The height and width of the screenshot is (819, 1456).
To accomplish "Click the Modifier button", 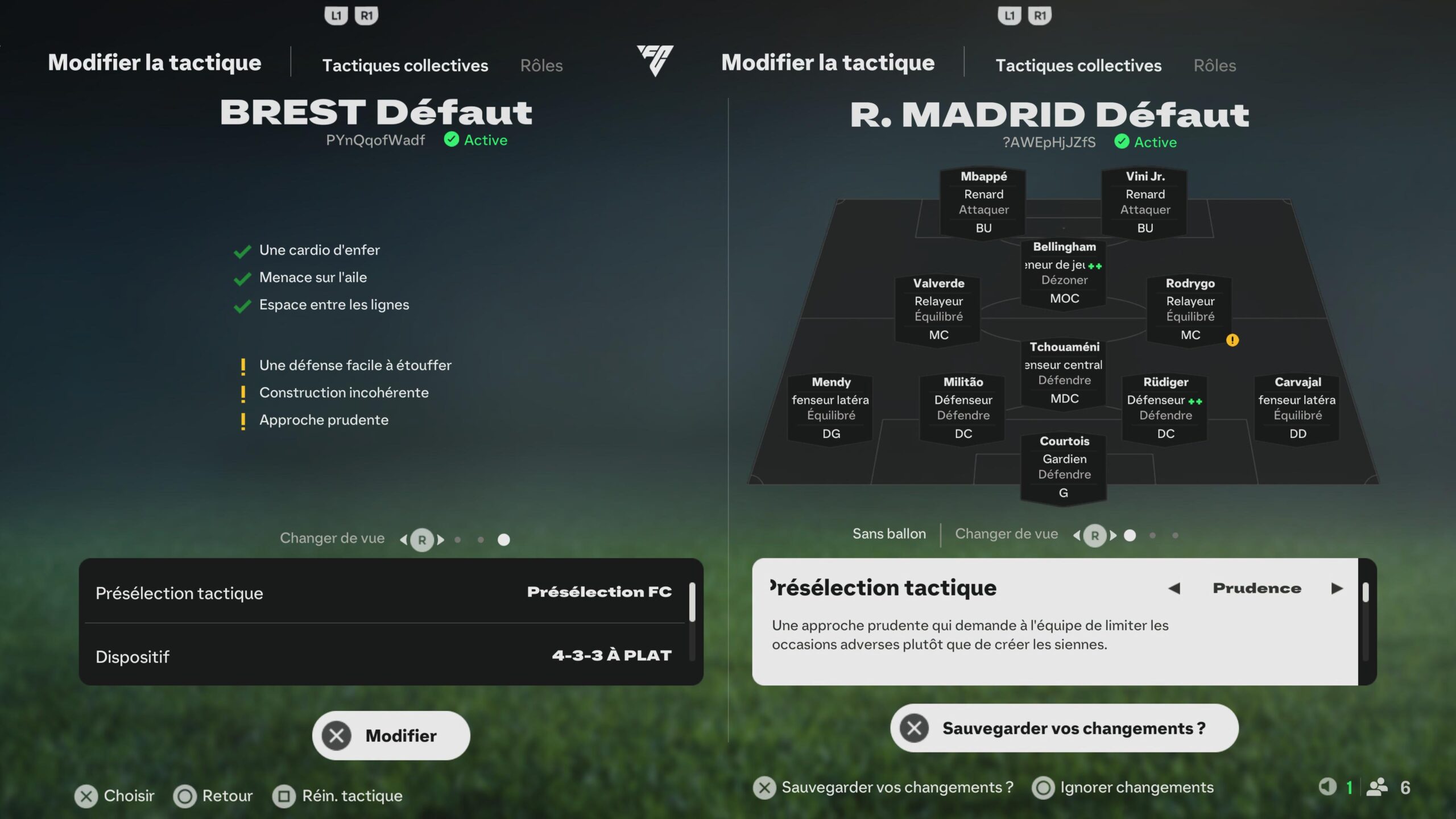I will click(391, 735).
